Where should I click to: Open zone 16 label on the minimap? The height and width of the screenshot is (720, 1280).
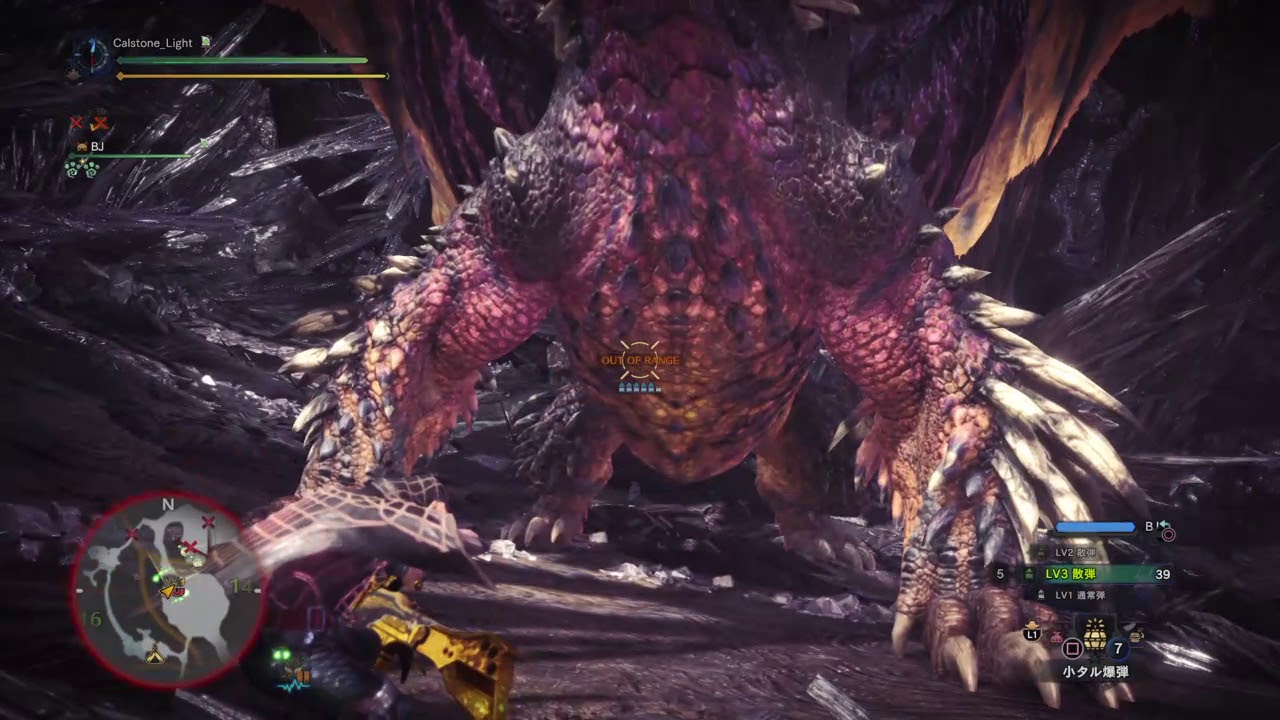tap(92, 619)
